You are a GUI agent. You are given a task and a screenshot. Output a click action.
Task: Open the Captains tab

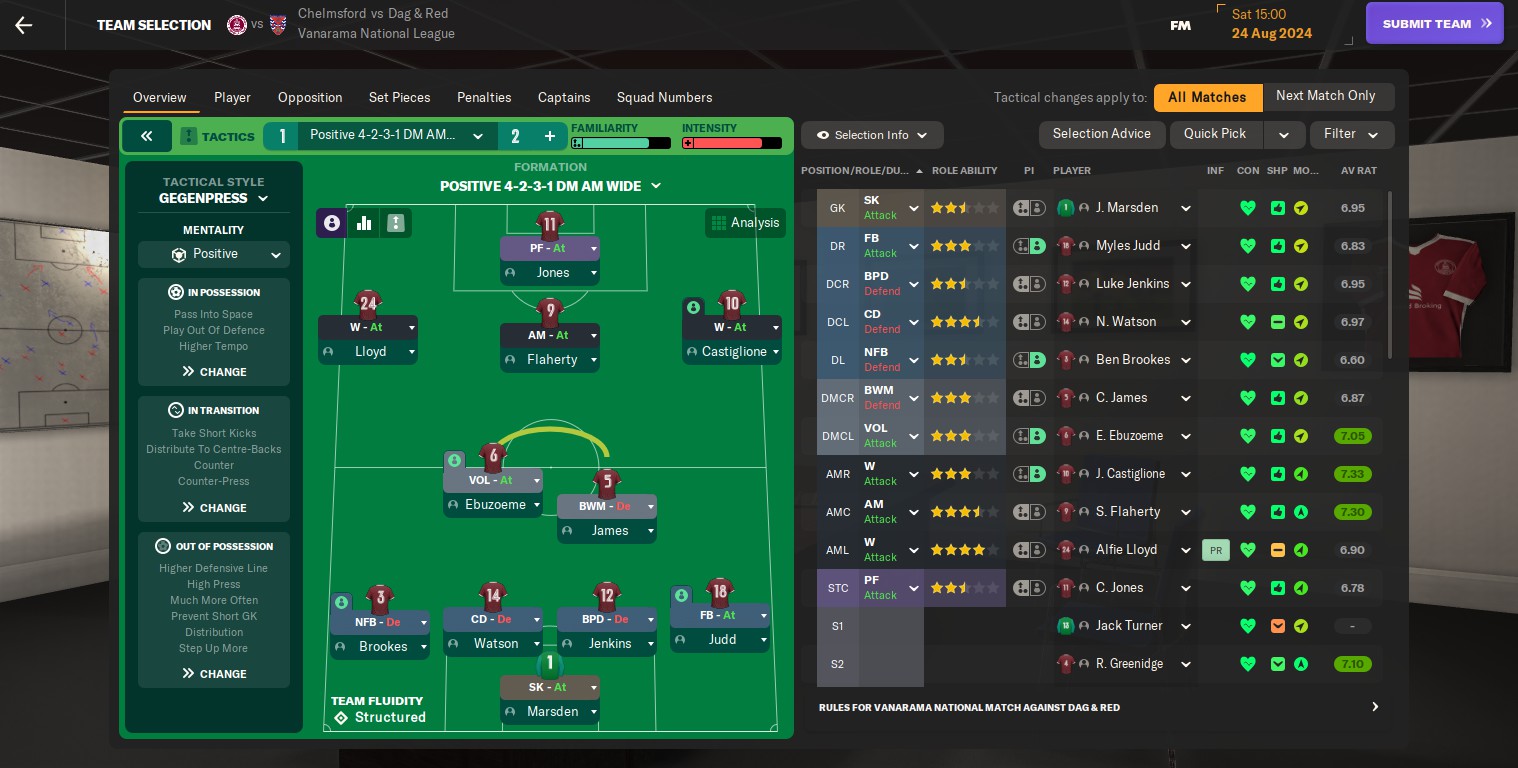563,97
